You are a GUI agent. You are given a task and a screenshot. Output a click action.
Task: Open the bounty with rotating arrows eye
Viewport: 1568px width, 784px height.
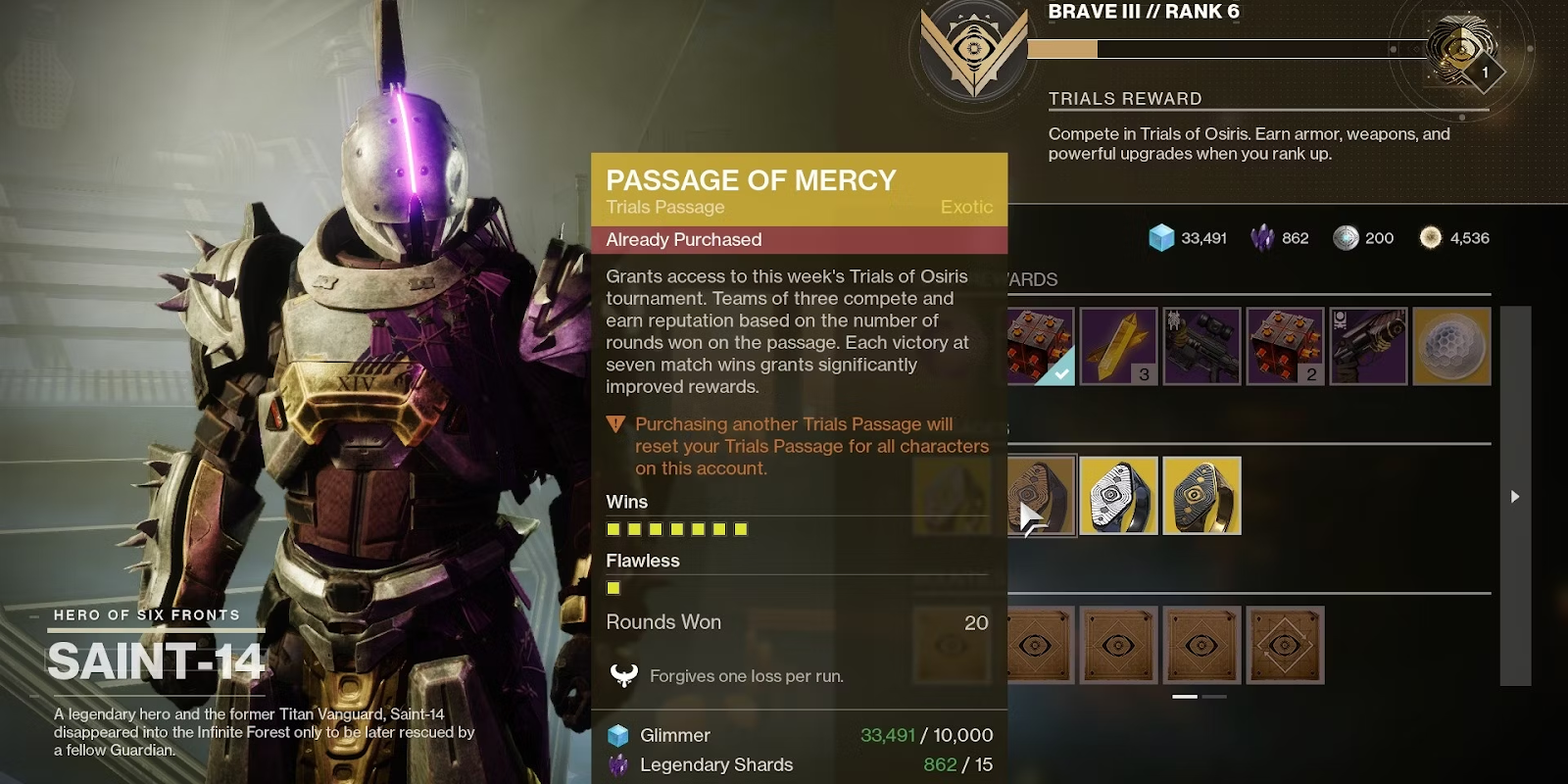1285,645
